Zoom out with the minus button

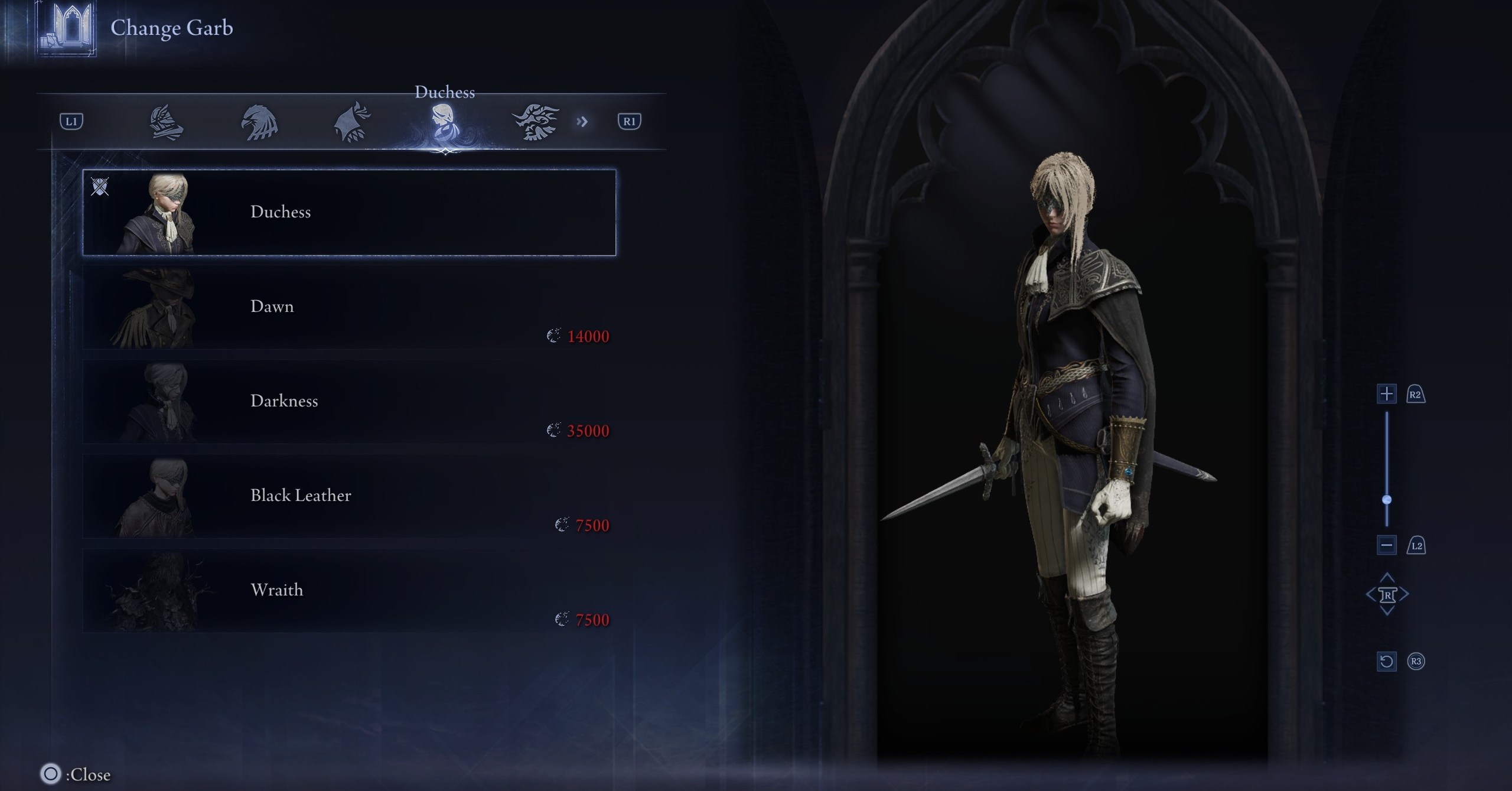[1387, 545]
